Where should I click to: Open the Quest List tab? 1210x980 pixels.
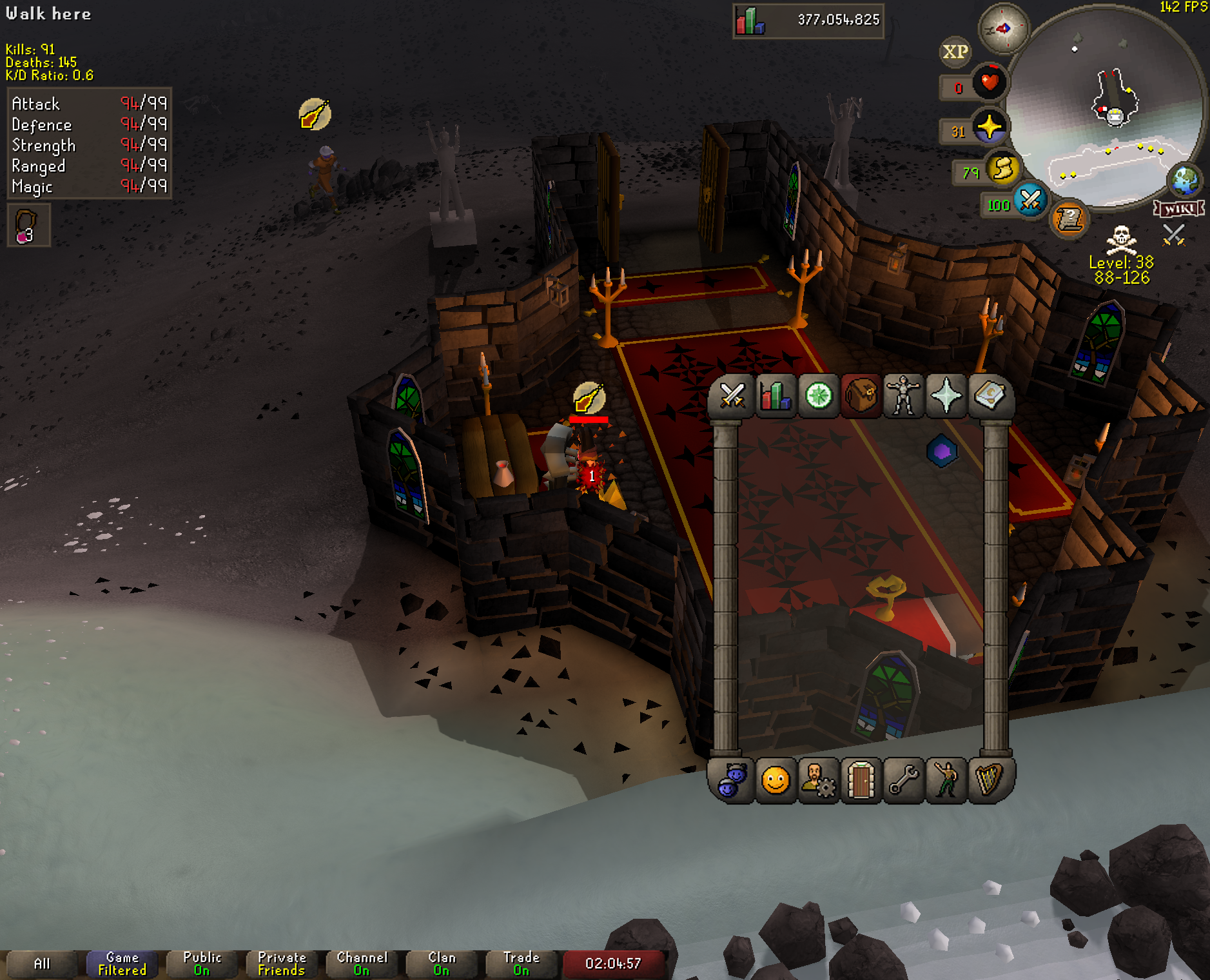(x=818, y=396)
